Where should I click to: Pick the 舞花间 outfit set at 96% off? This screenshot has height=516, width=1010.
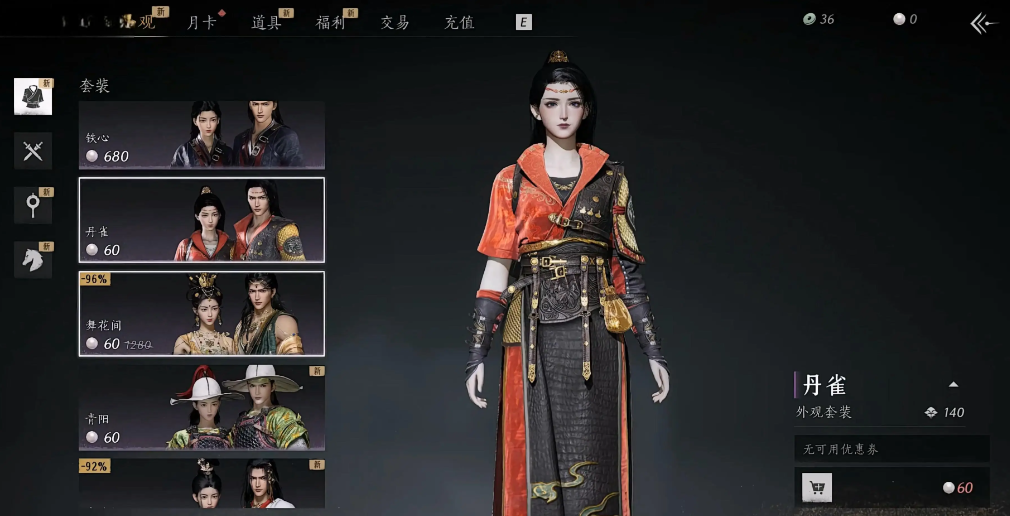click(x=202, y=313)
